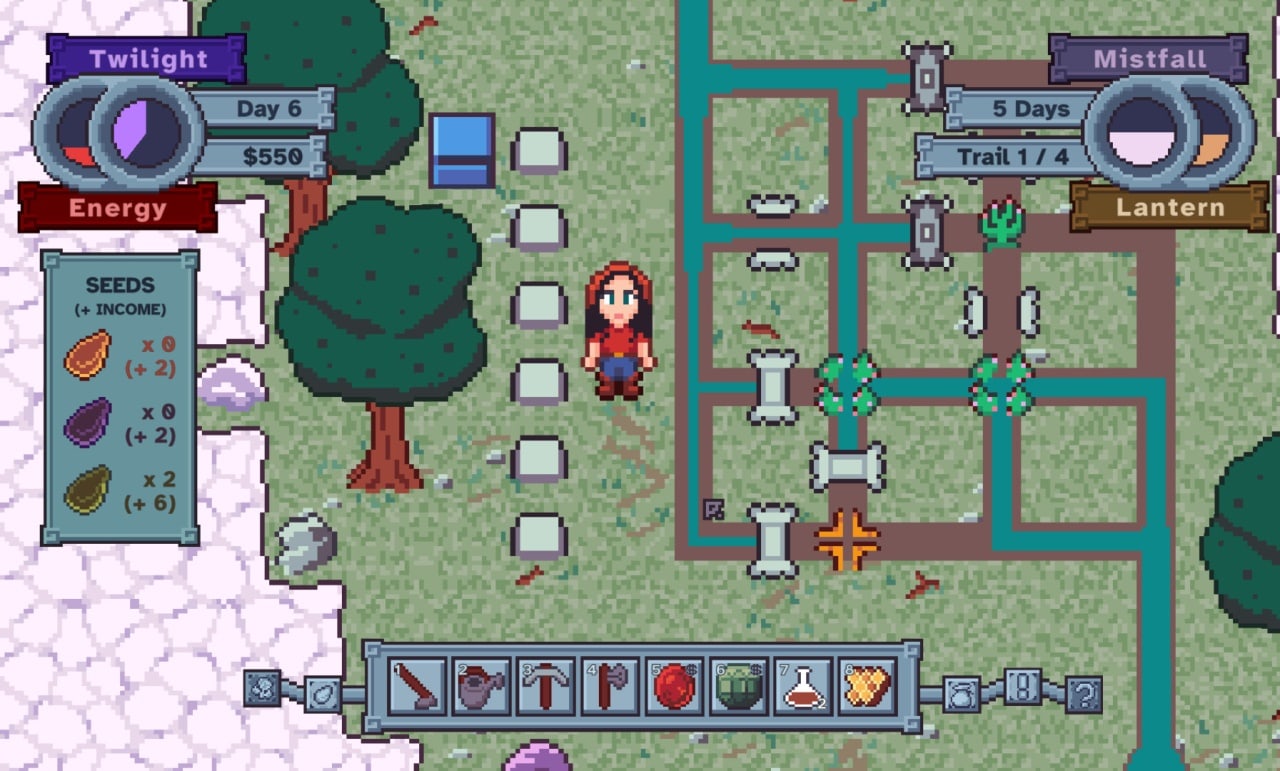
Task: Equip the watering can
Action: [x=481, y=687]
